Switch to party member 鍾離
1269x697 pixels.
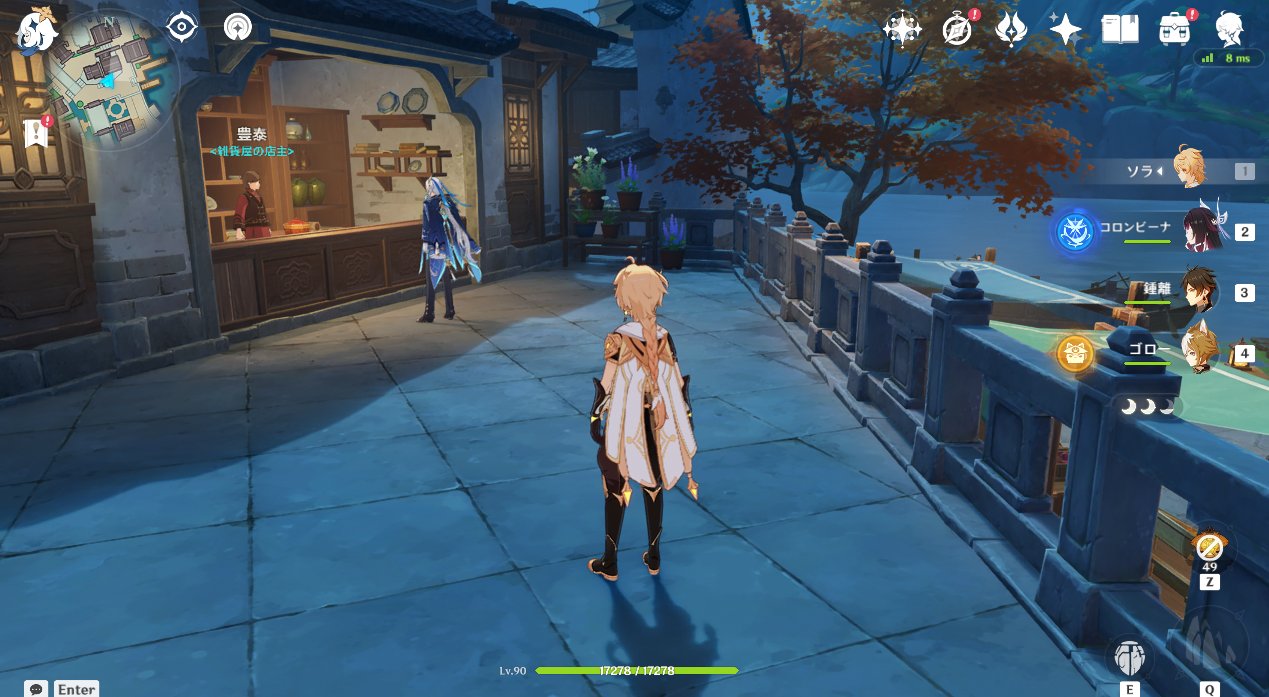click(1198, 292)
